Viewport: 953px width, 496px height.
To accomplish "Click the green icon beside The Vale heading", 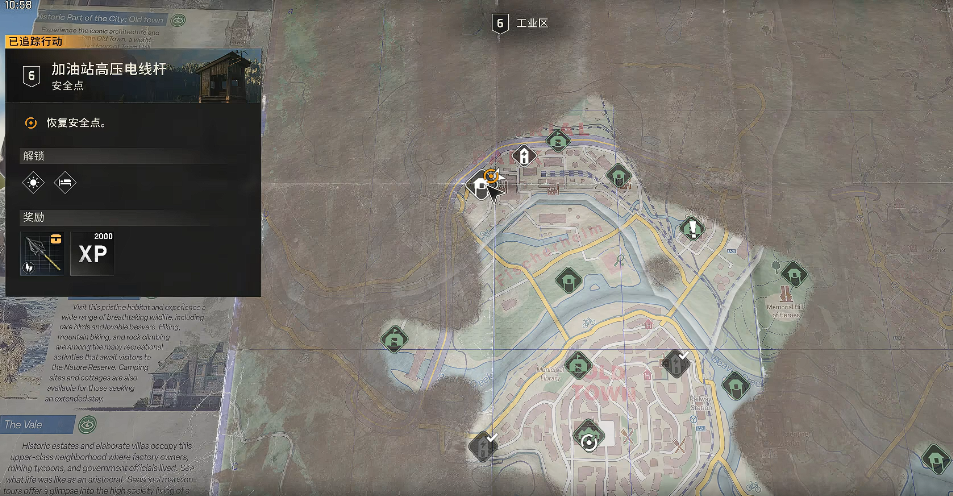I will click(x=88, y=425).
